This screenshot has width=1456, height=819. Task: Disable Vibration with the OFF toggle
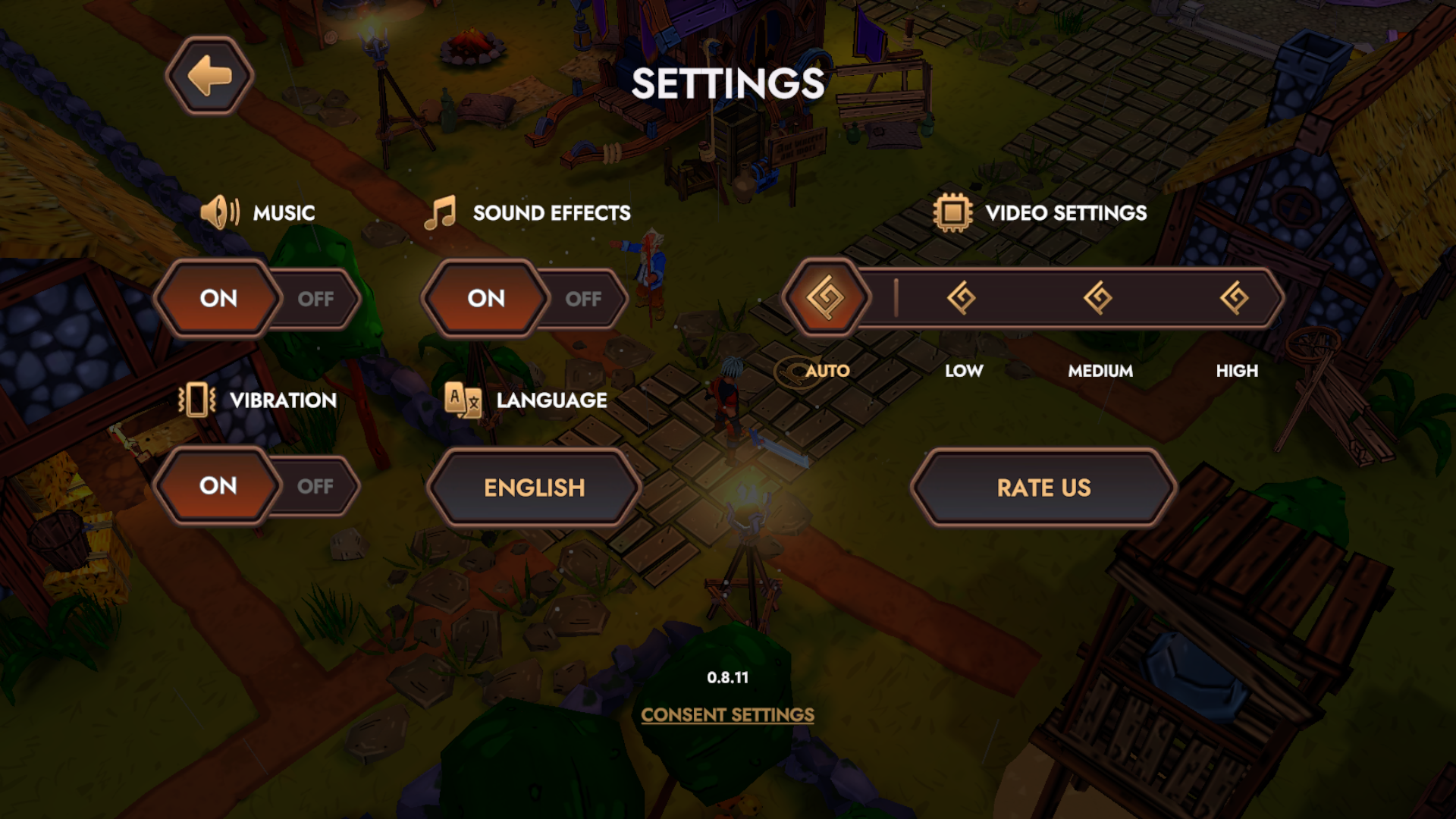pos(315,486)
